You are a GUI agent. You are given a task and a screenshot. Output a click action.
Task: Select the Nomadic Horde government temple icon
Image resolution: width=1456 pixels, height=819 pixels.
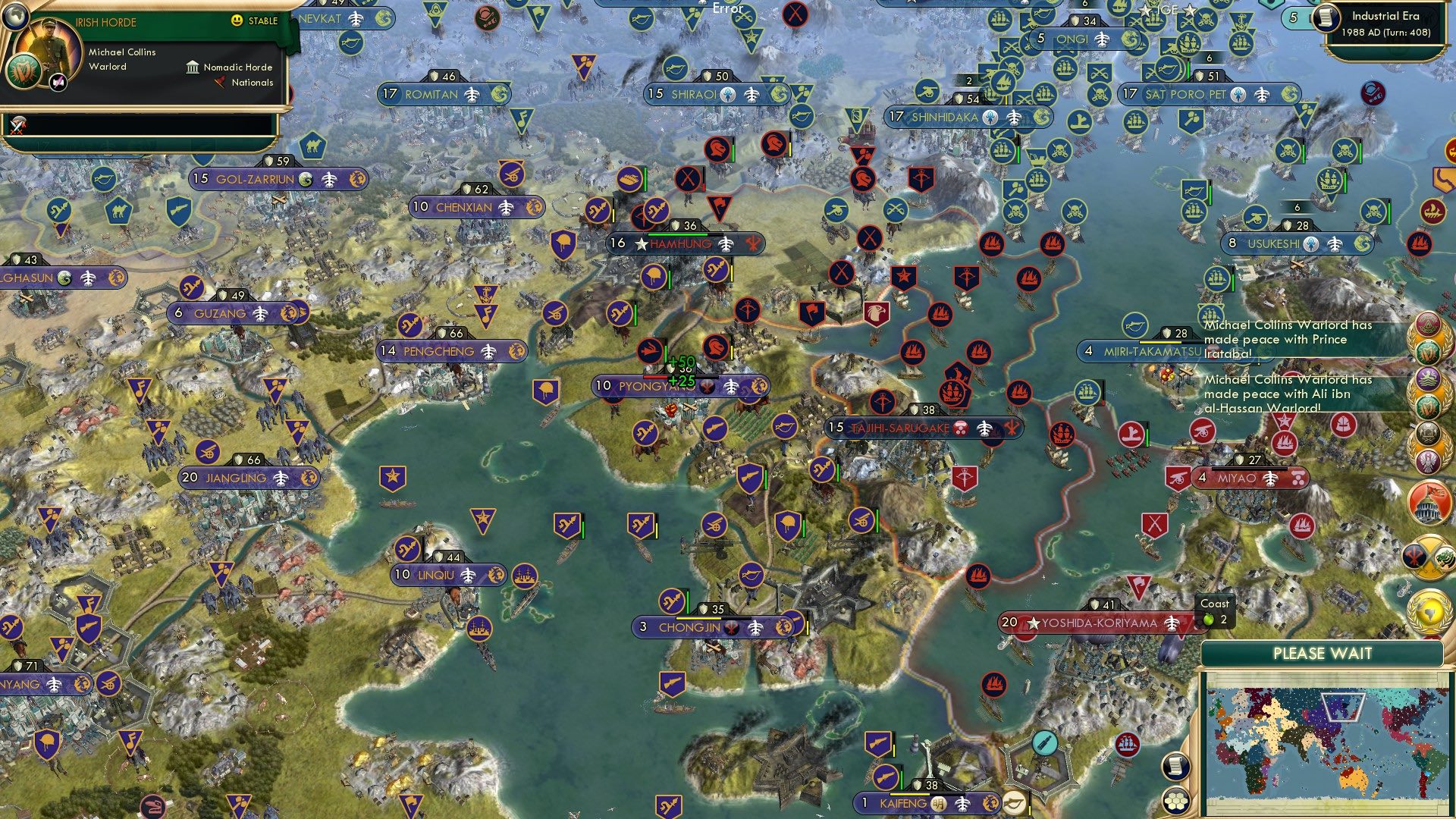pos(193,67)
